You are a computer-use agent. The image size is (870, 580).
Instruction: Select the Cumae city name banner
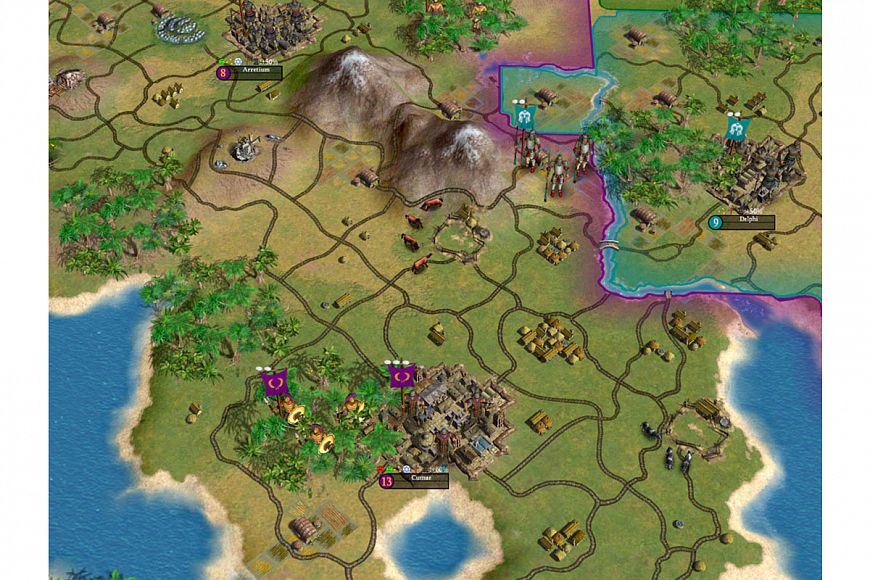[420, 481]
